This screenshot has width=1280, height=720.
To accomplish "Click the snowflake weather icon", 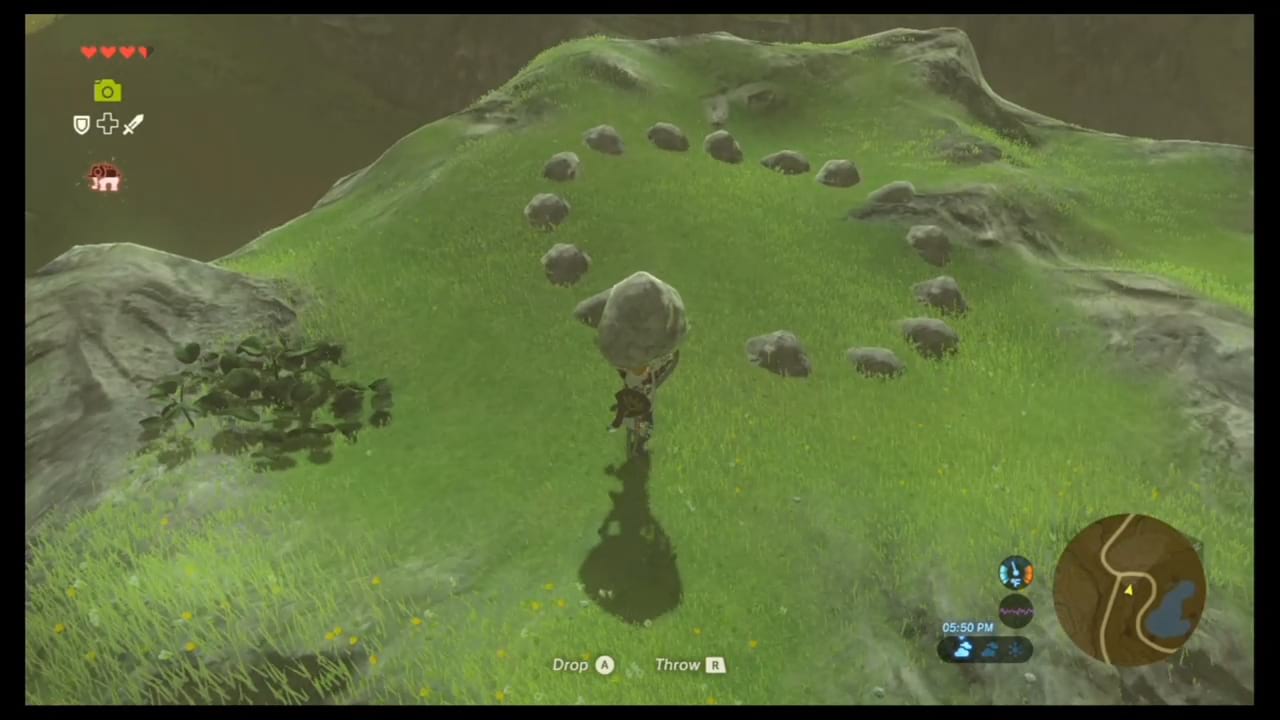I will point(1016,650).
